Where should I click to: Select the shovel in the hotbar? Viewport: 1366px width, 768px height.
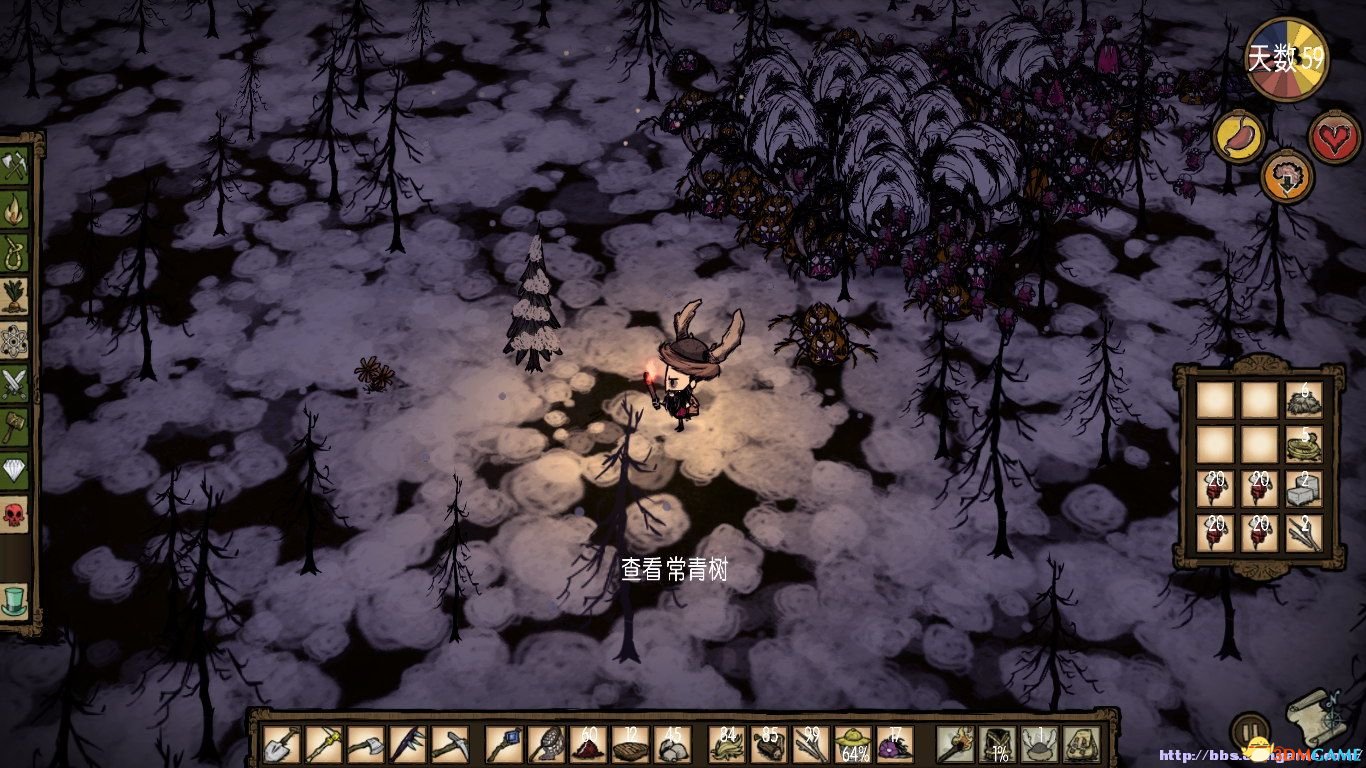click(x=279, y=745)
